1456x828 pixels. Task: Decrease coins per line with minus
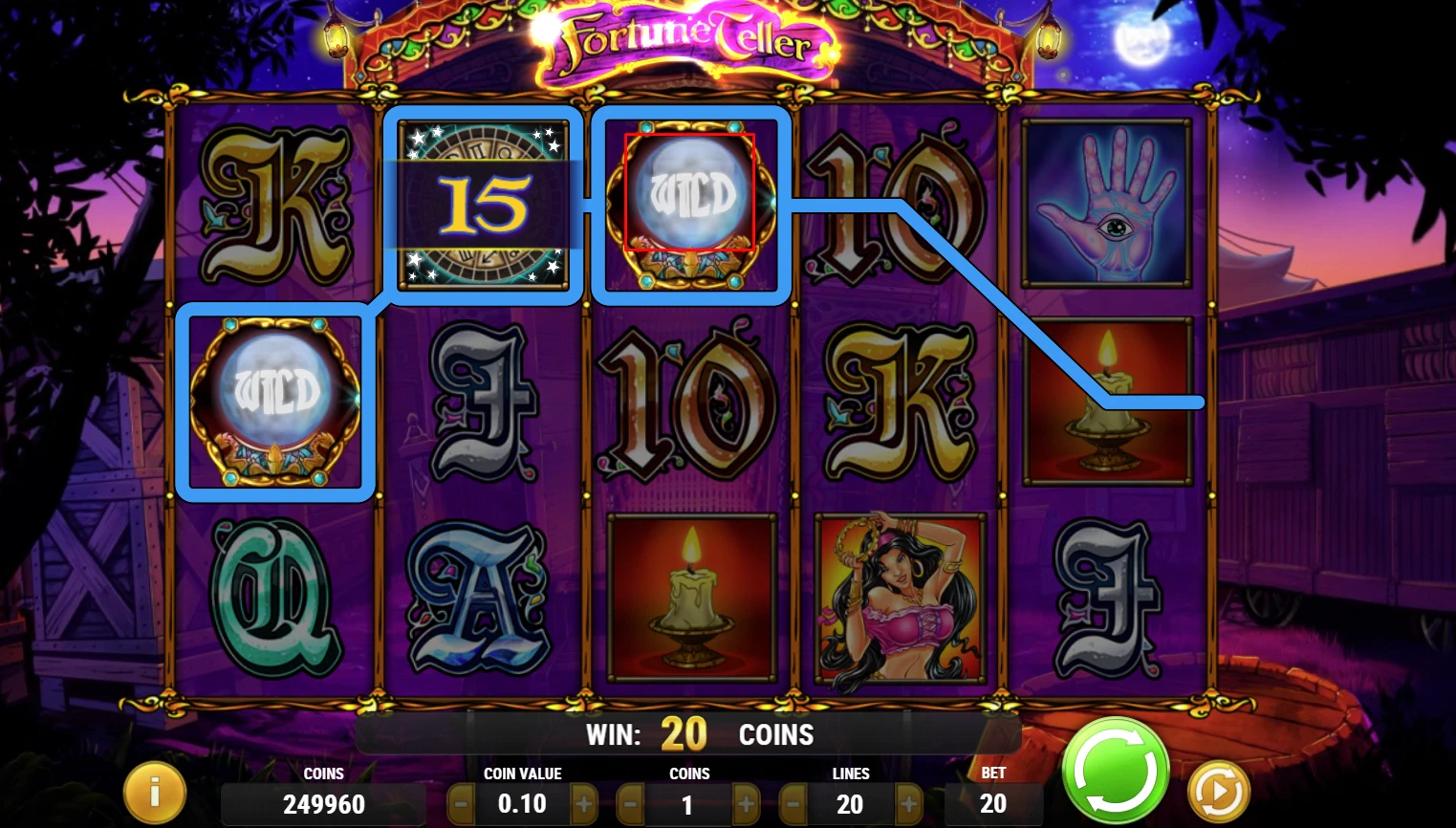tap(628, 804)
